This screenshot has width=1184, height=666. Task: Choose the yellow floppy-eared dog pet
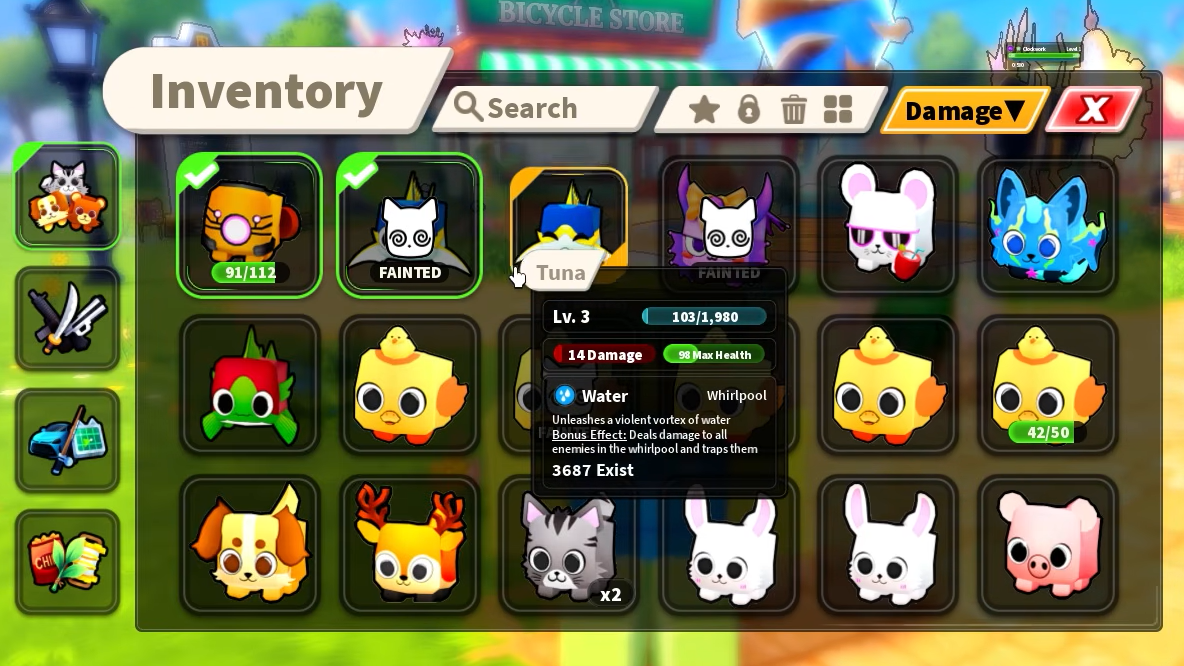point(249,544)
